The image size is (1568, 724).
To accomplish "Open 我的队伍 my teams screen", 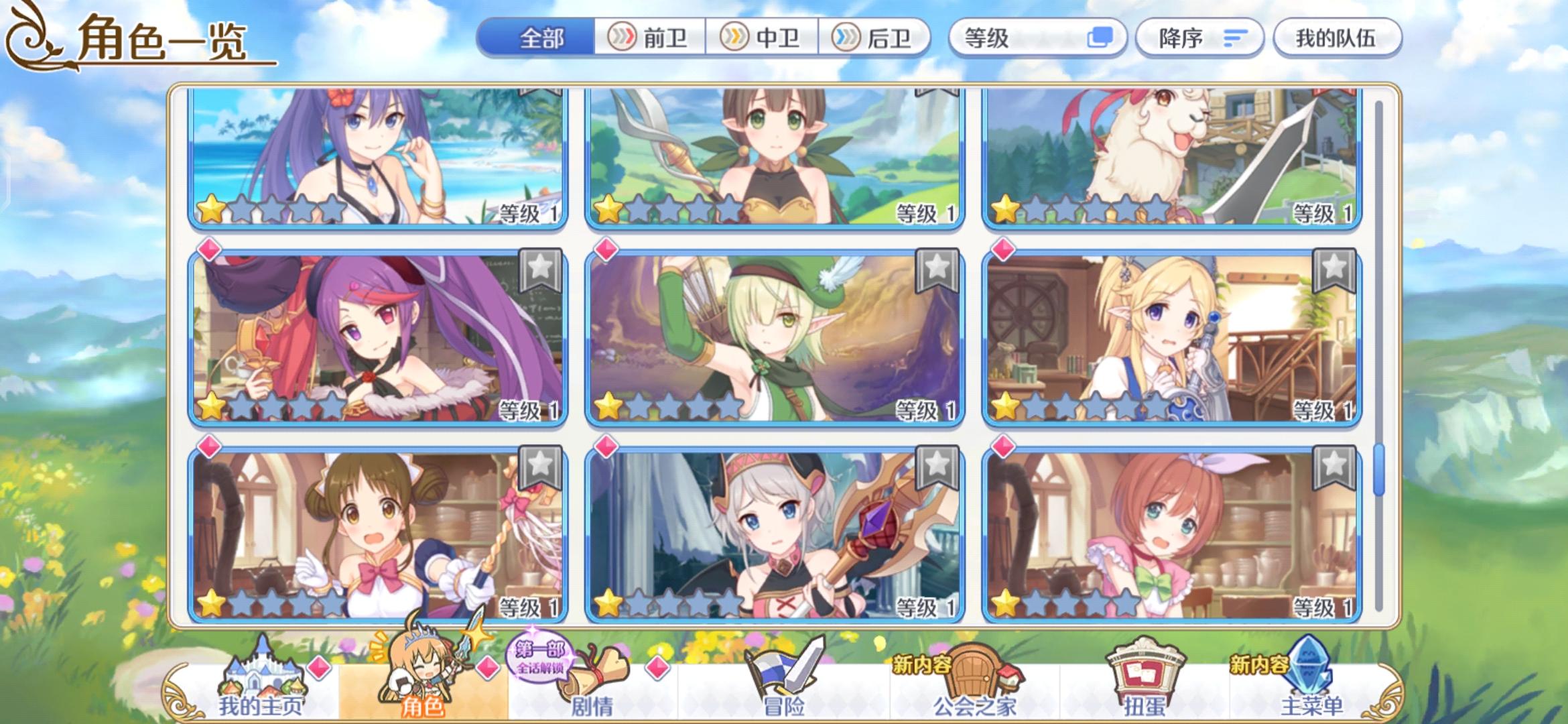I will pos(1337,38).
